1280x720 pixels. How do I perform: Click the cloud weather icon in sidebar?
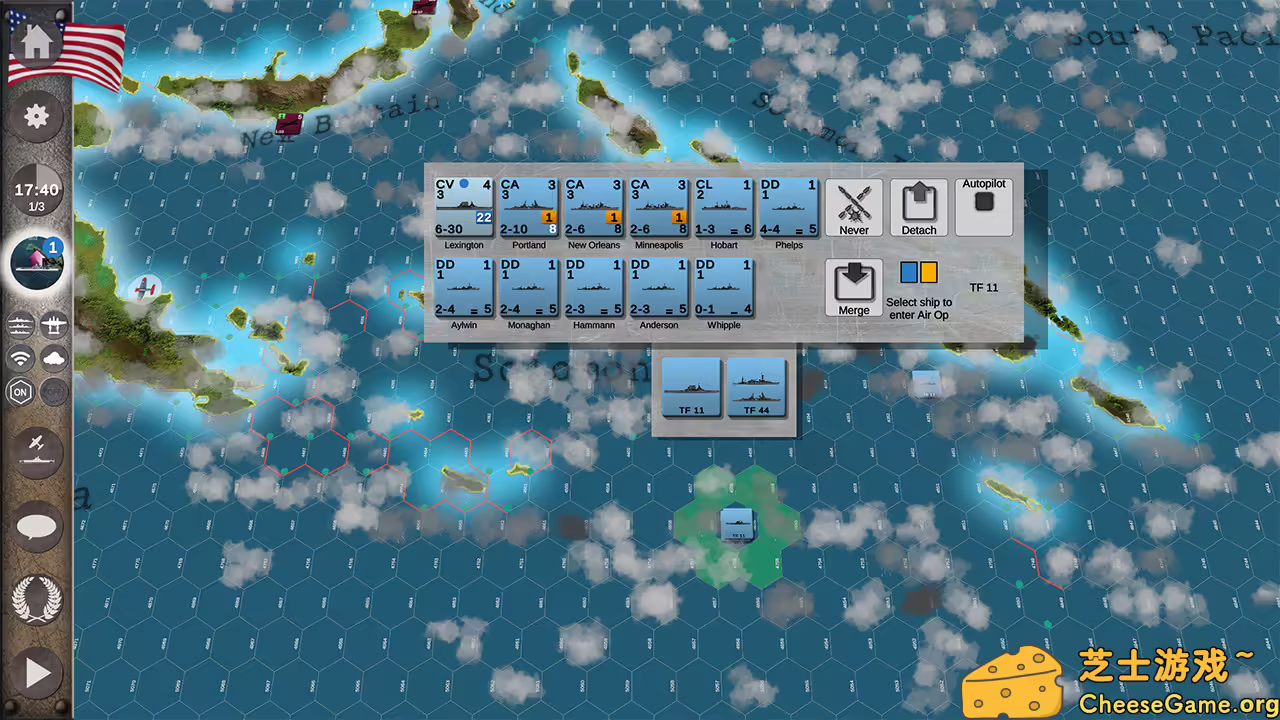tap(55, 357)
